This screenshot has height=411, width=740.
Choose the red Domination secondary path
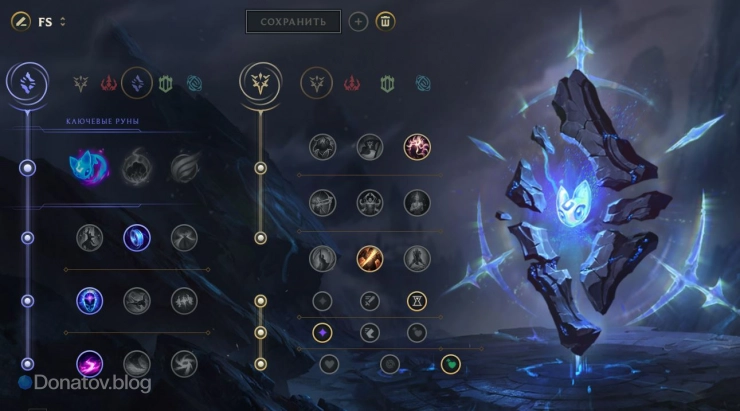pos(351,84)
